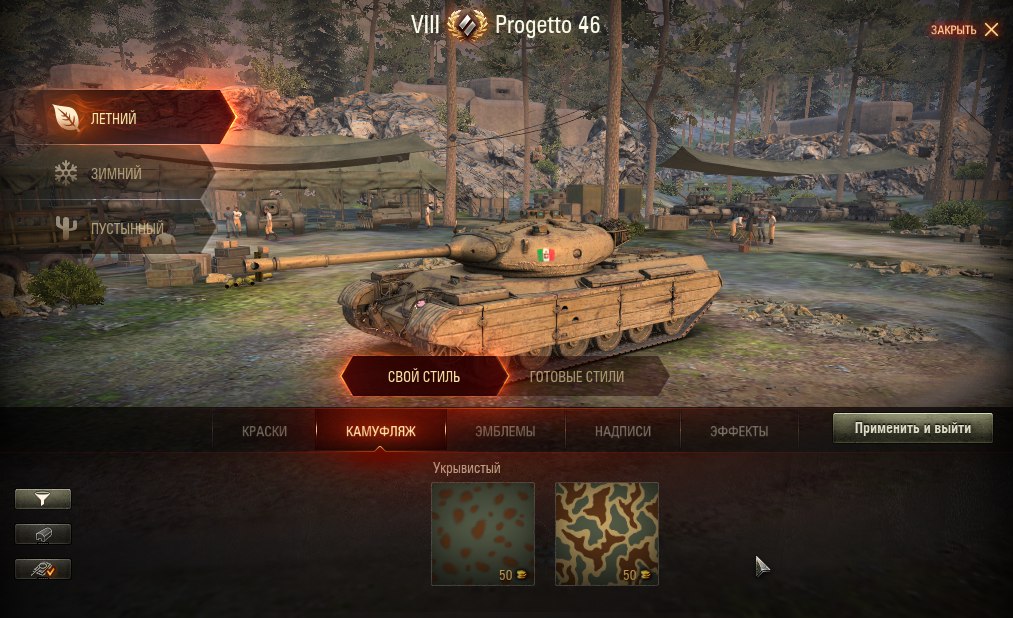The image size is (1013, 618).
Task: Click the tank icon button below the filter
Action: pyautogui.click(x=43, y=534)
